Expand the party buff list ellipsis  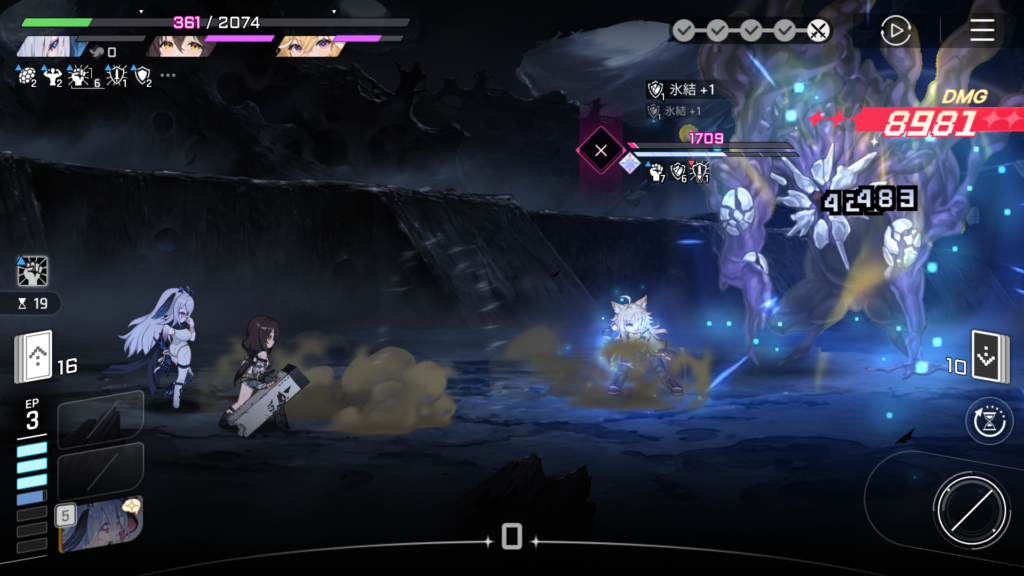[168, 76]
